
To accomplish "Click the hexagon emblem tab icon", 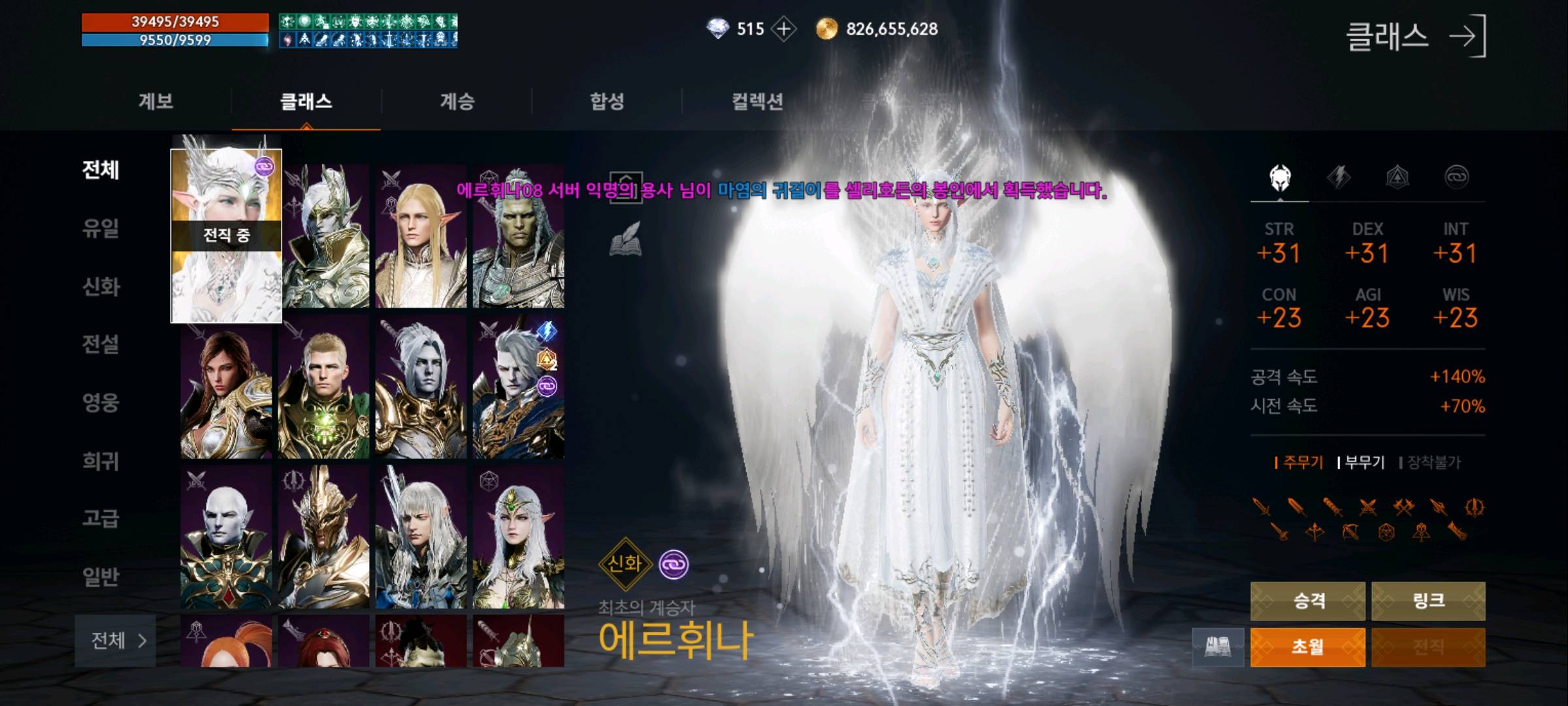I will pyautogui.click(x=1397, y=176).
